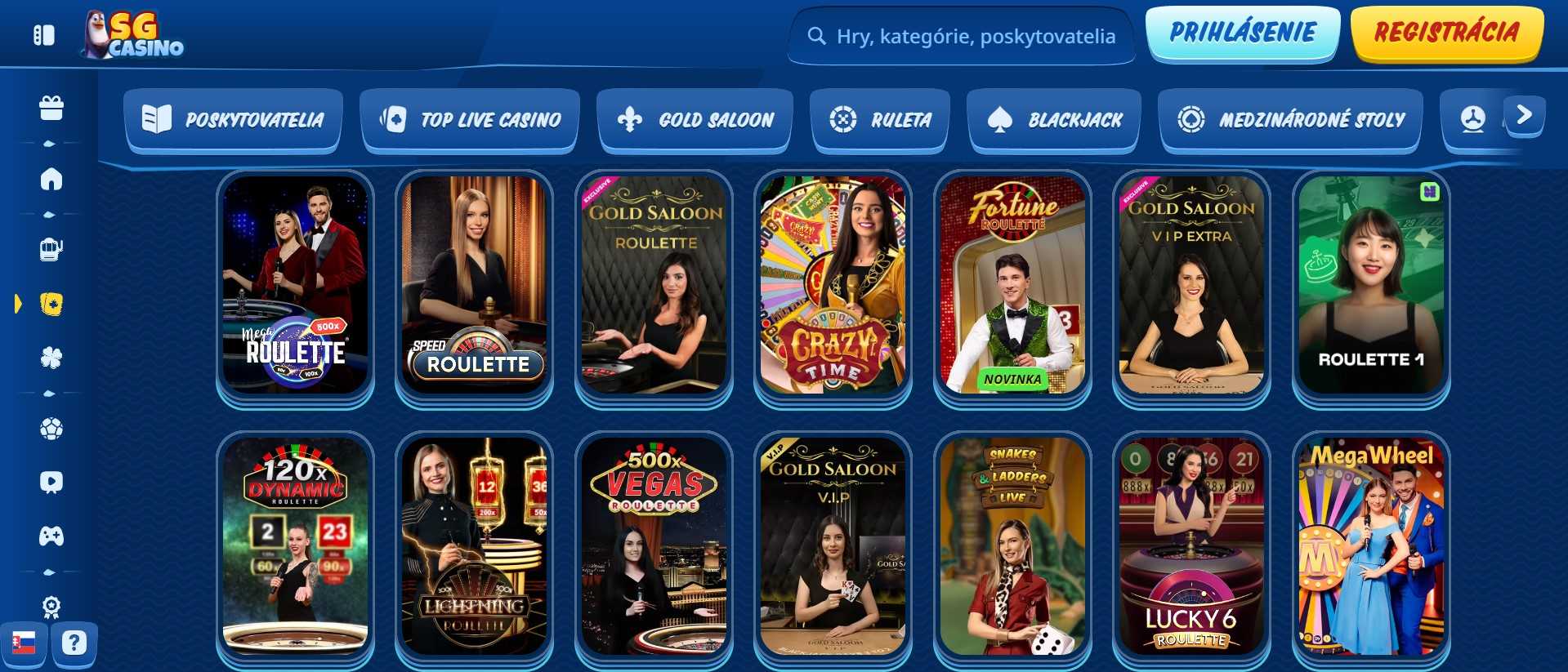
Task: Change language via the Slovak flag toggle
Action: [25, 643]
